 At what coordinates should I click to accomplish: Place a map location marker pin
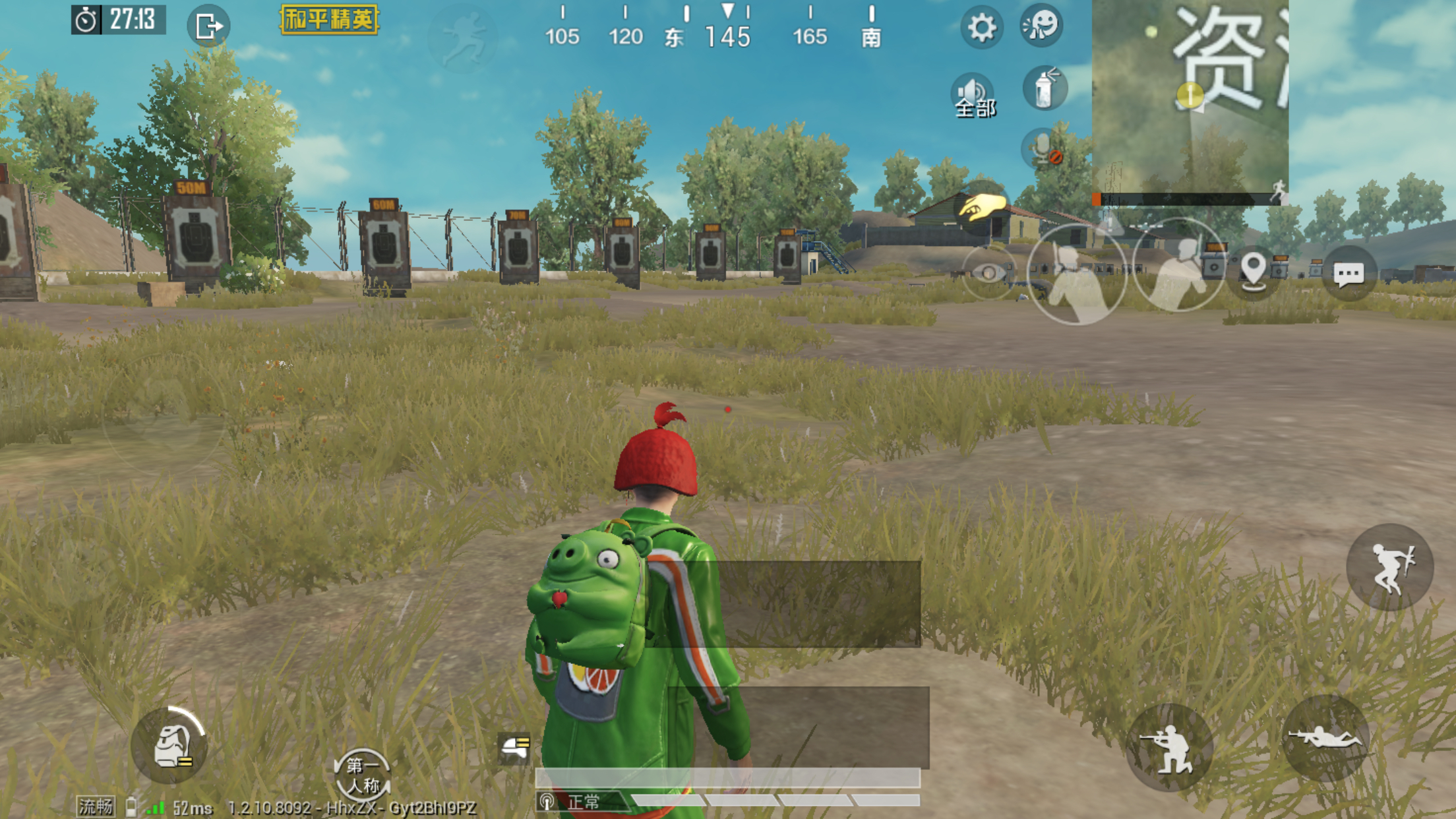pos(1253,271)
